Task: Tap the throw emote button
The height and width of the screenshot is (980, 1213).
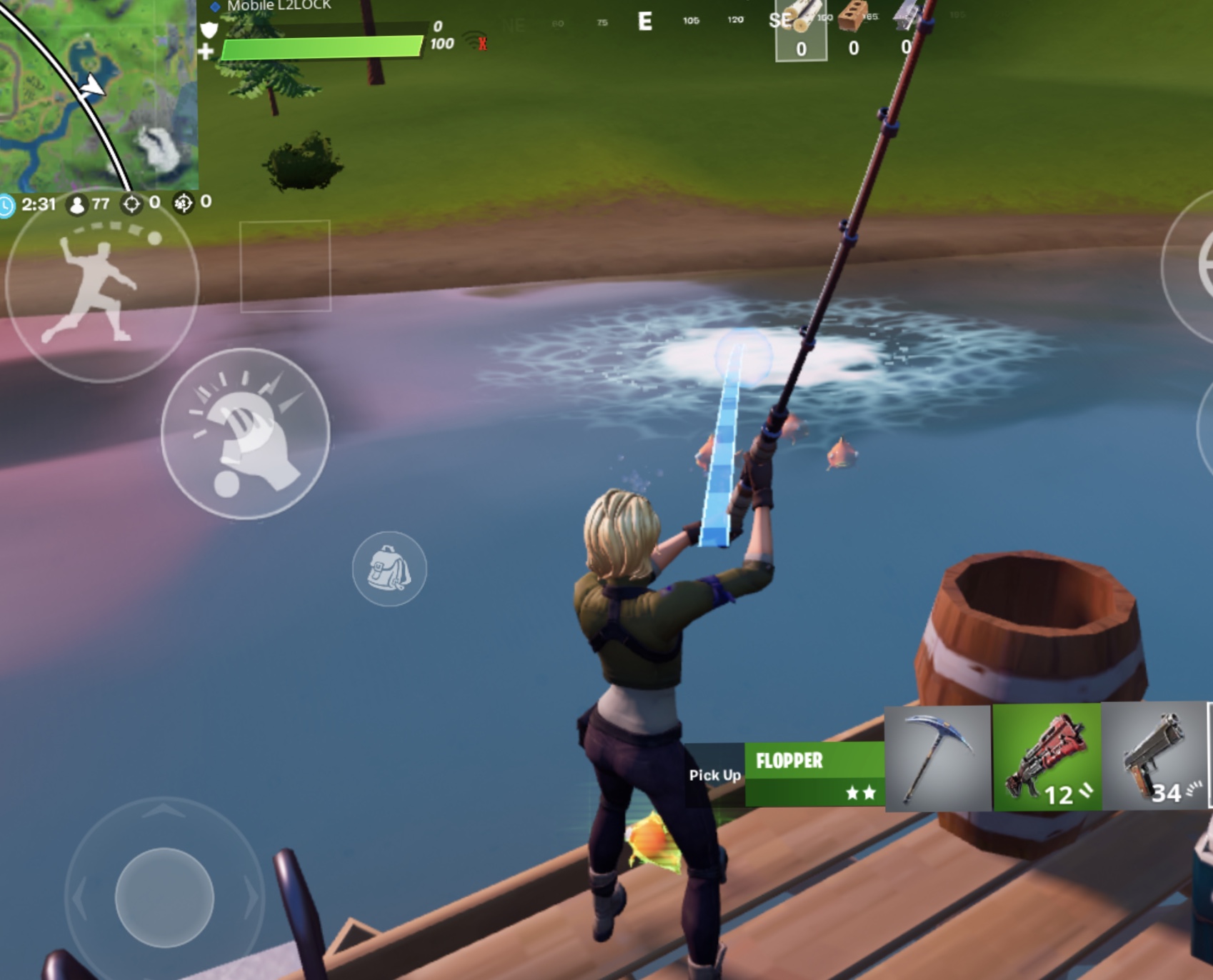Action: tap(101, 286)
